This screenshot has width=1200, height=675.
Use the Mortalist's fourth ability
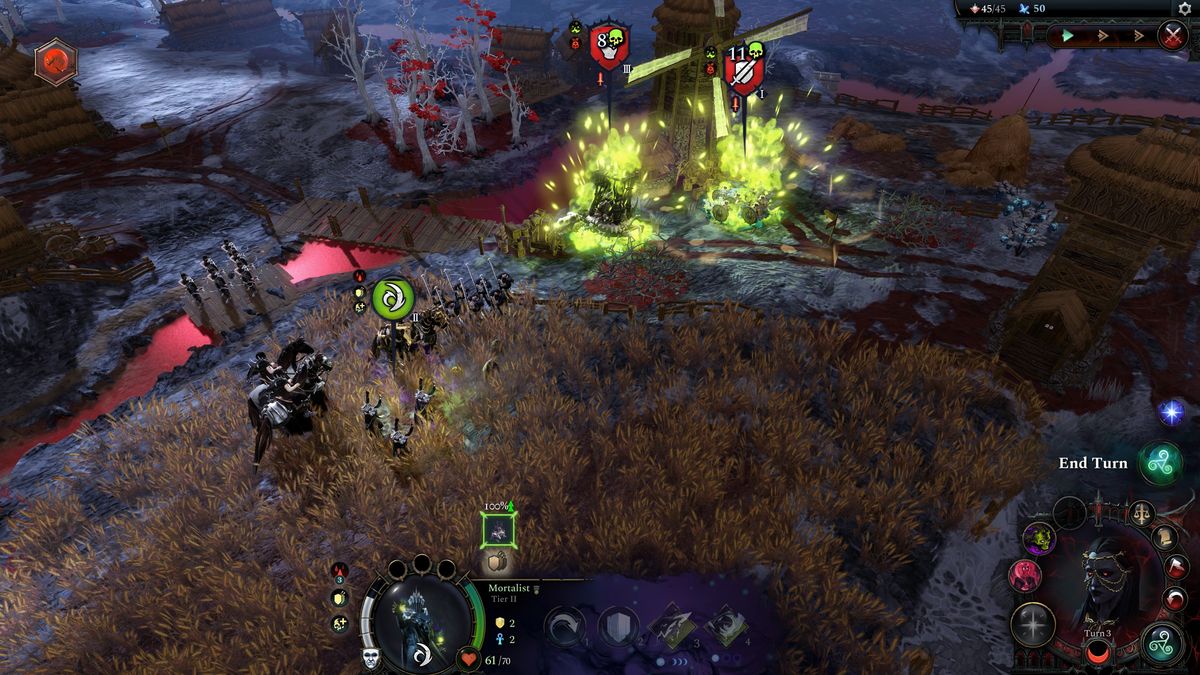(725, 627)
